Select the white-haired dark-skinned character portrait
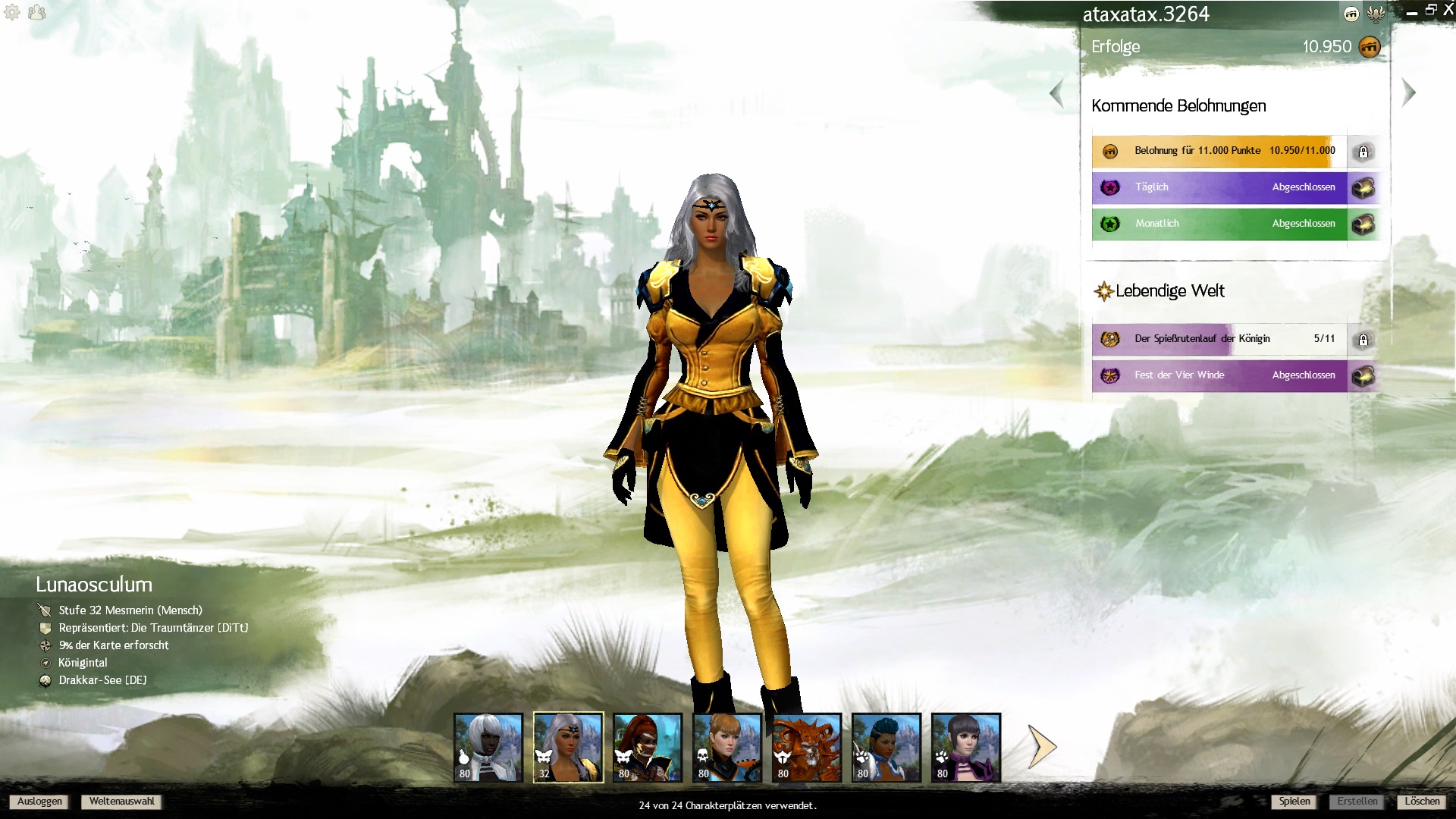Screen dimensions: 1456x819 (x=488, y=747)
